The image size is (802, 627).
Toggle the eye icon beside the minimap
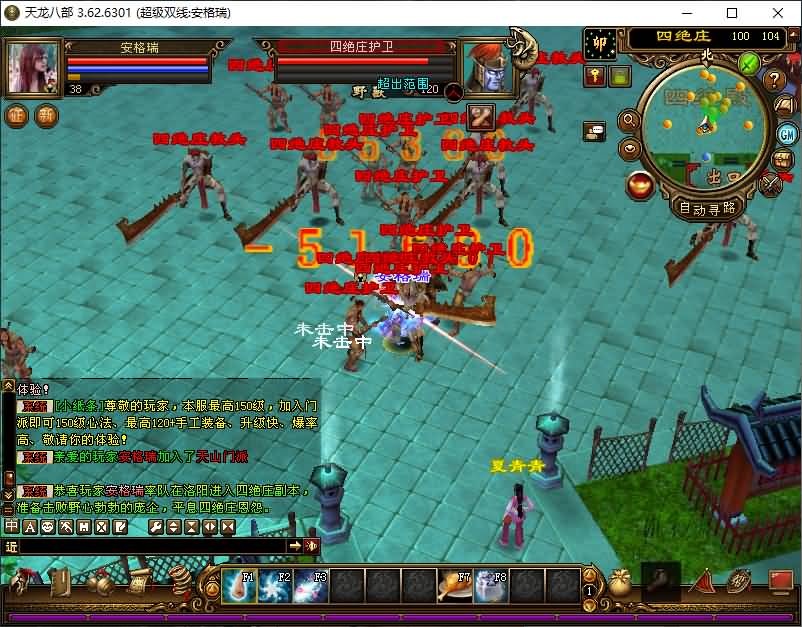[630, 149]
